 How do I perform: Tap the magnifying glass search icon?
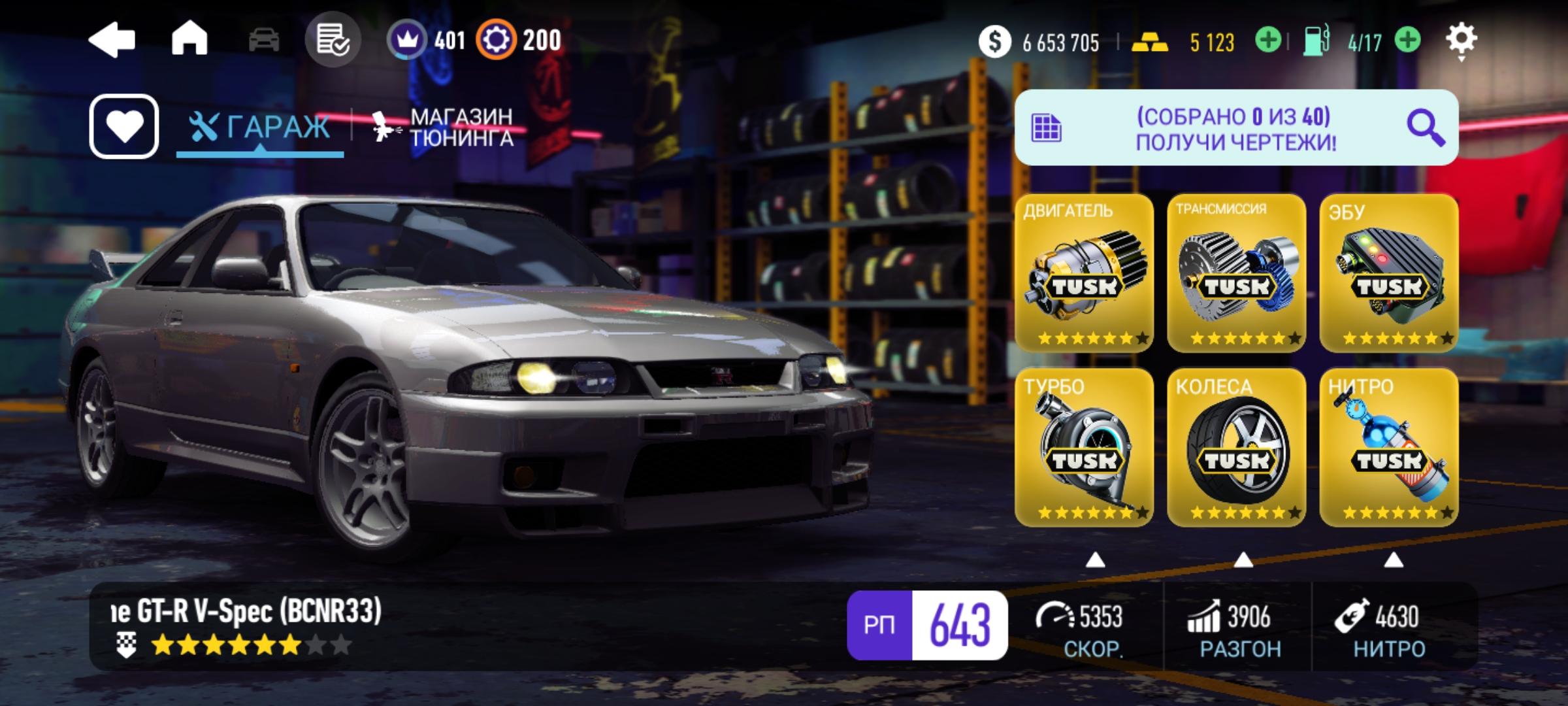[x=1425, y=128]
